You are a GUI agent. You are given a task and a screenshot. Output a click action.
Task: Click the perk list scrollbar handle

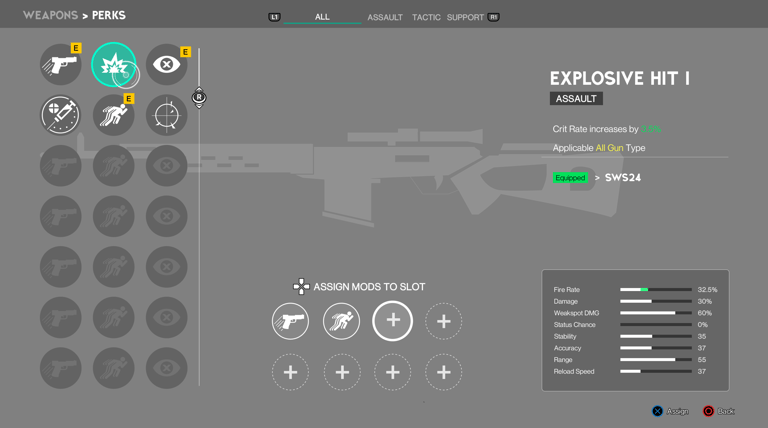(199, 97)
